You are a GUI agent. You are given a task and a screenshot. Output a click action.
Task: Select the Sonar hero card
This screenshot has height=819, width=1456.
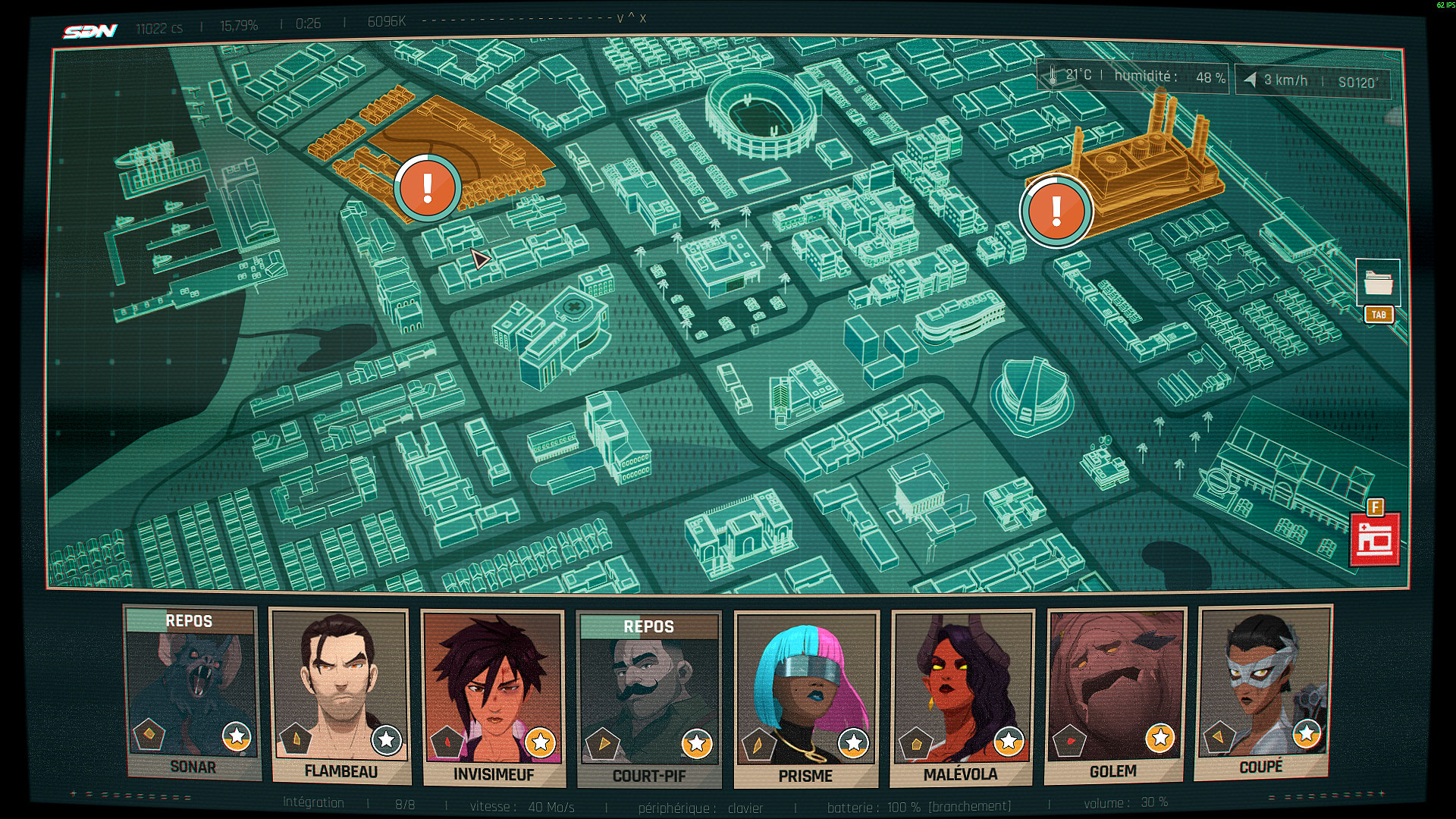pyautogui.click(x=192, y=692)
